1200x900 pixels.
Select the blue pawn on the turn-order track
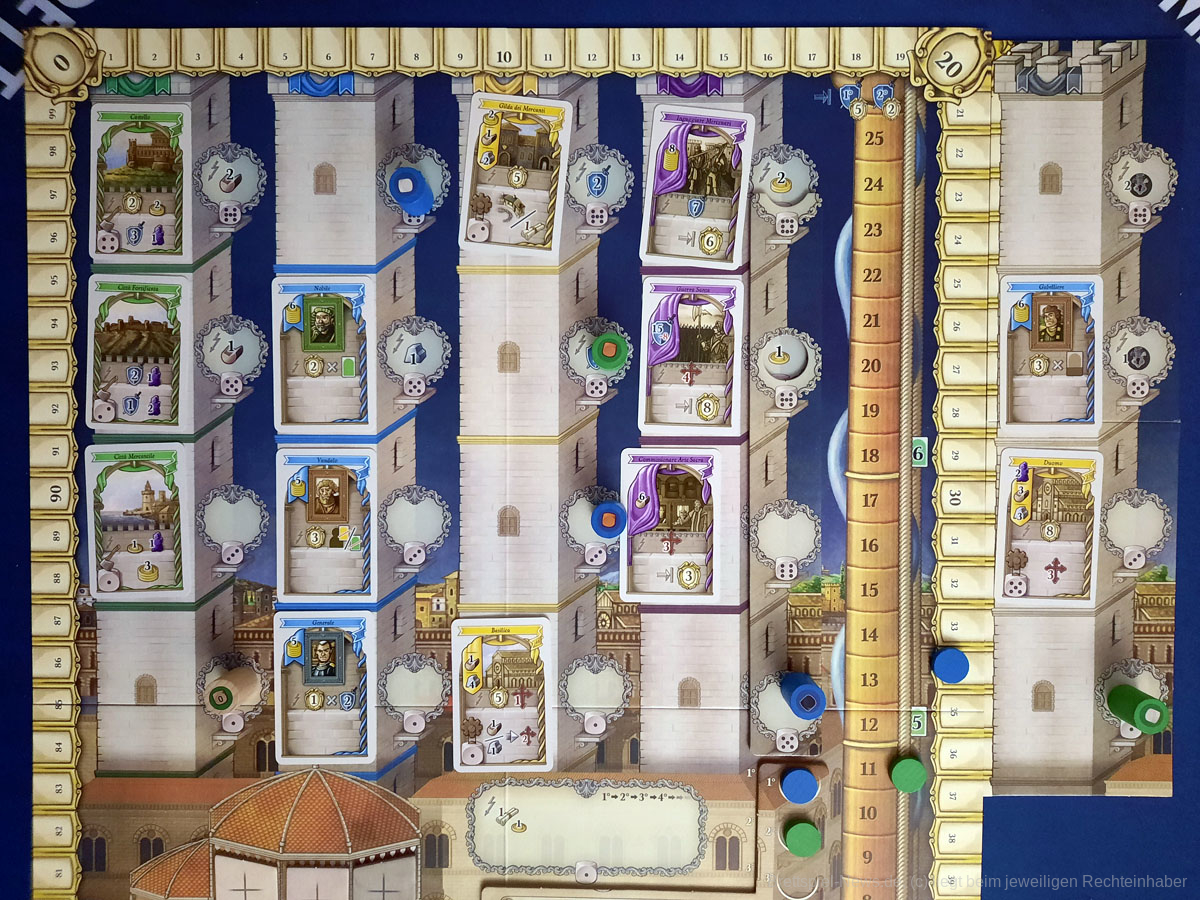coord(799,785)
